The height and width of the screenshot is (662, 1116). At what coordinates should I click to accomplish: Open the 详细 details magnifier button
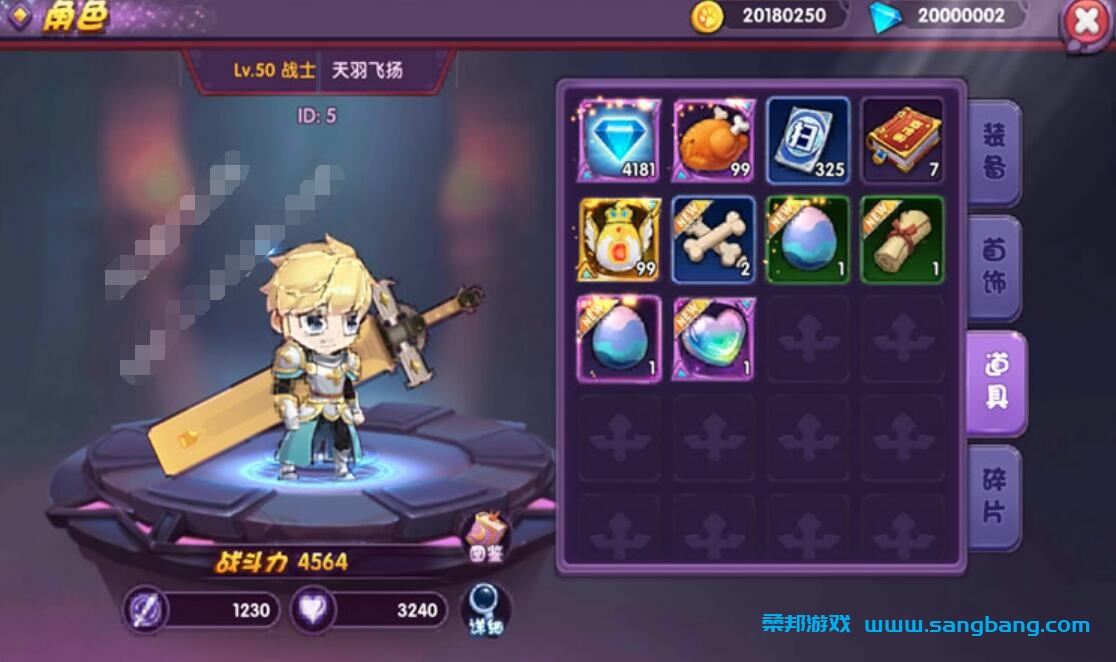click(486, 609)
